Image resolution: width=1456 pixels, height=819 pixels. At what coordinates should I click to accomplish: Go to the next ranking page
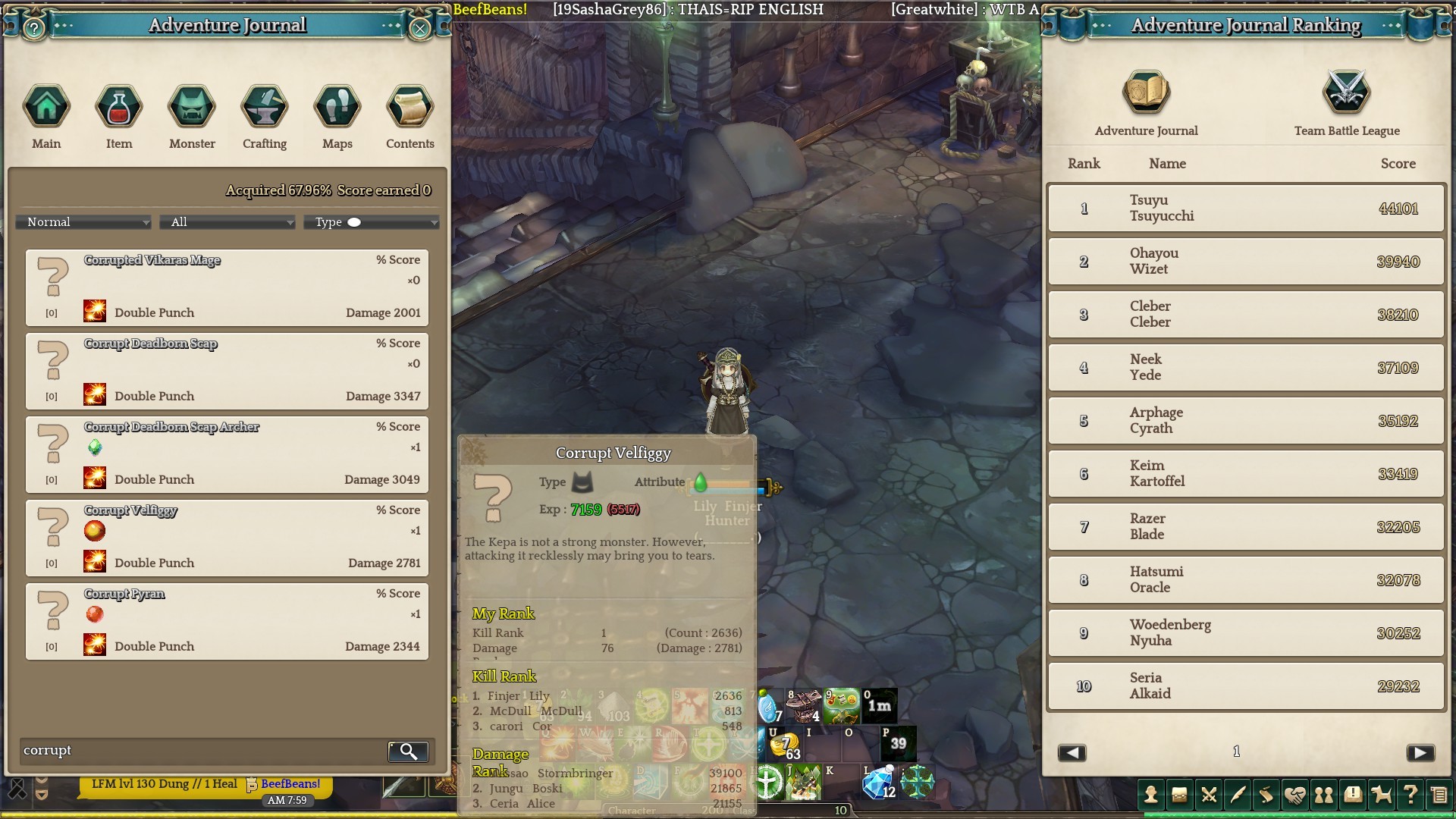pos(1420,752)
